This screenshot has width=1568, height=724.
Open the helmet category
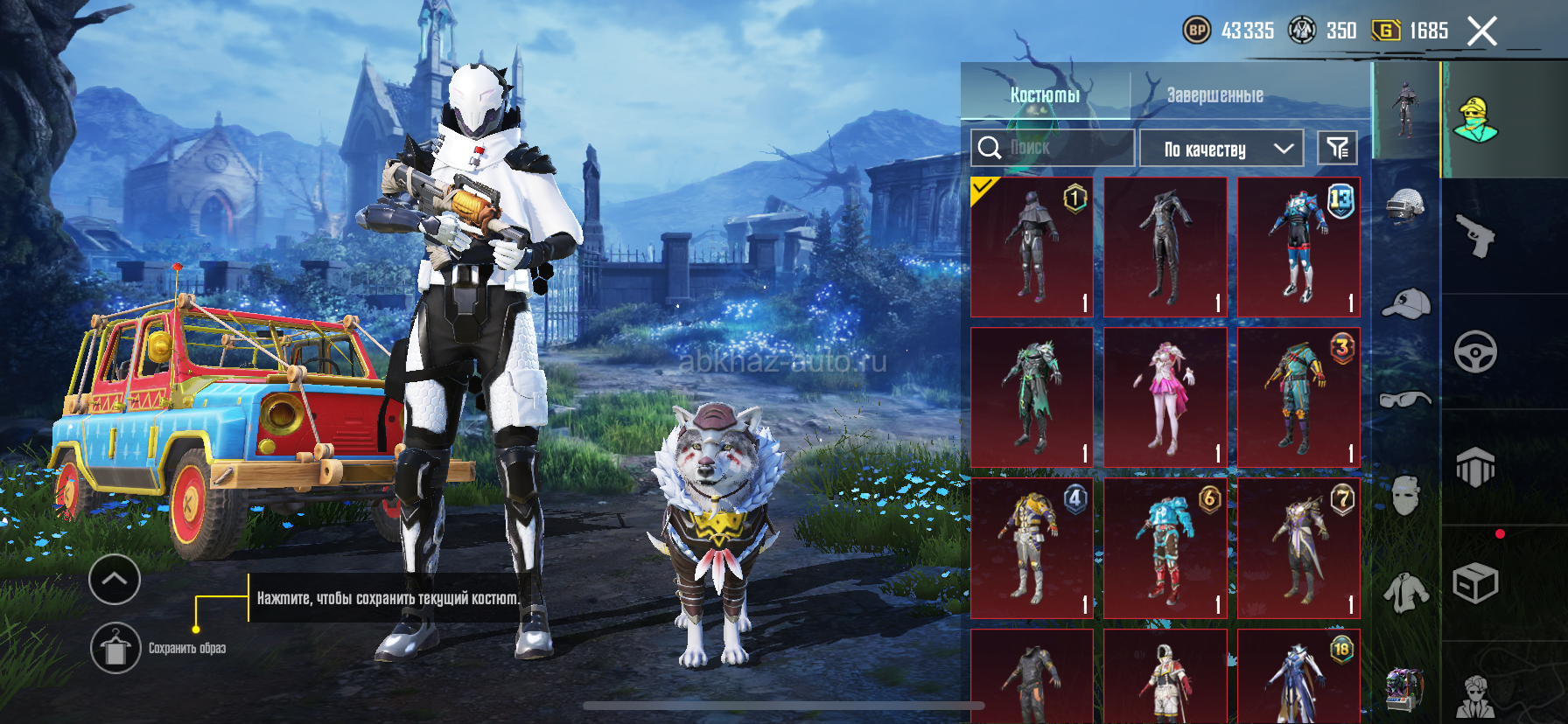click(1405, 208)
